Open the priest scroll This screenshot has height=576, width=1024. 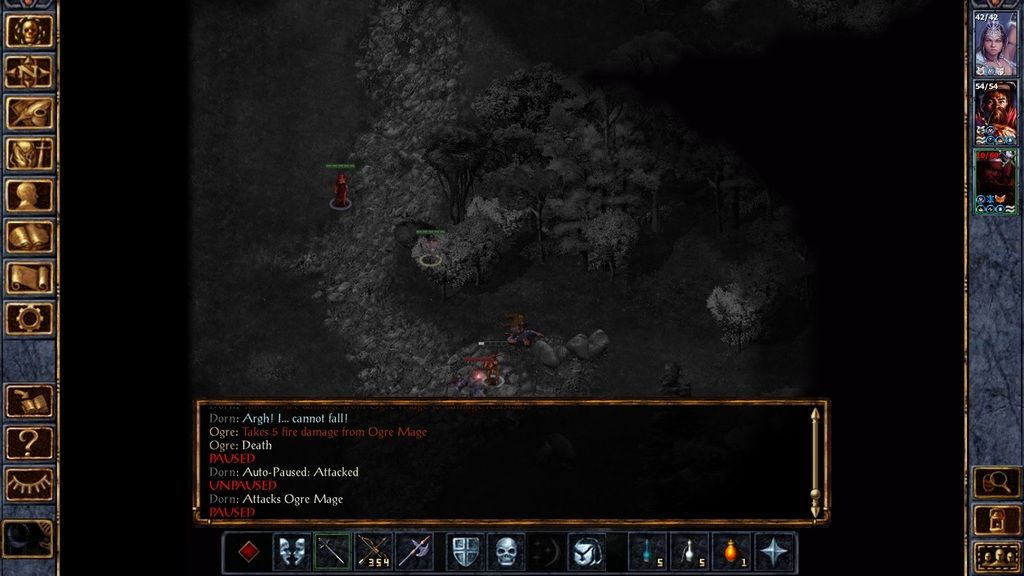(30, 277)
